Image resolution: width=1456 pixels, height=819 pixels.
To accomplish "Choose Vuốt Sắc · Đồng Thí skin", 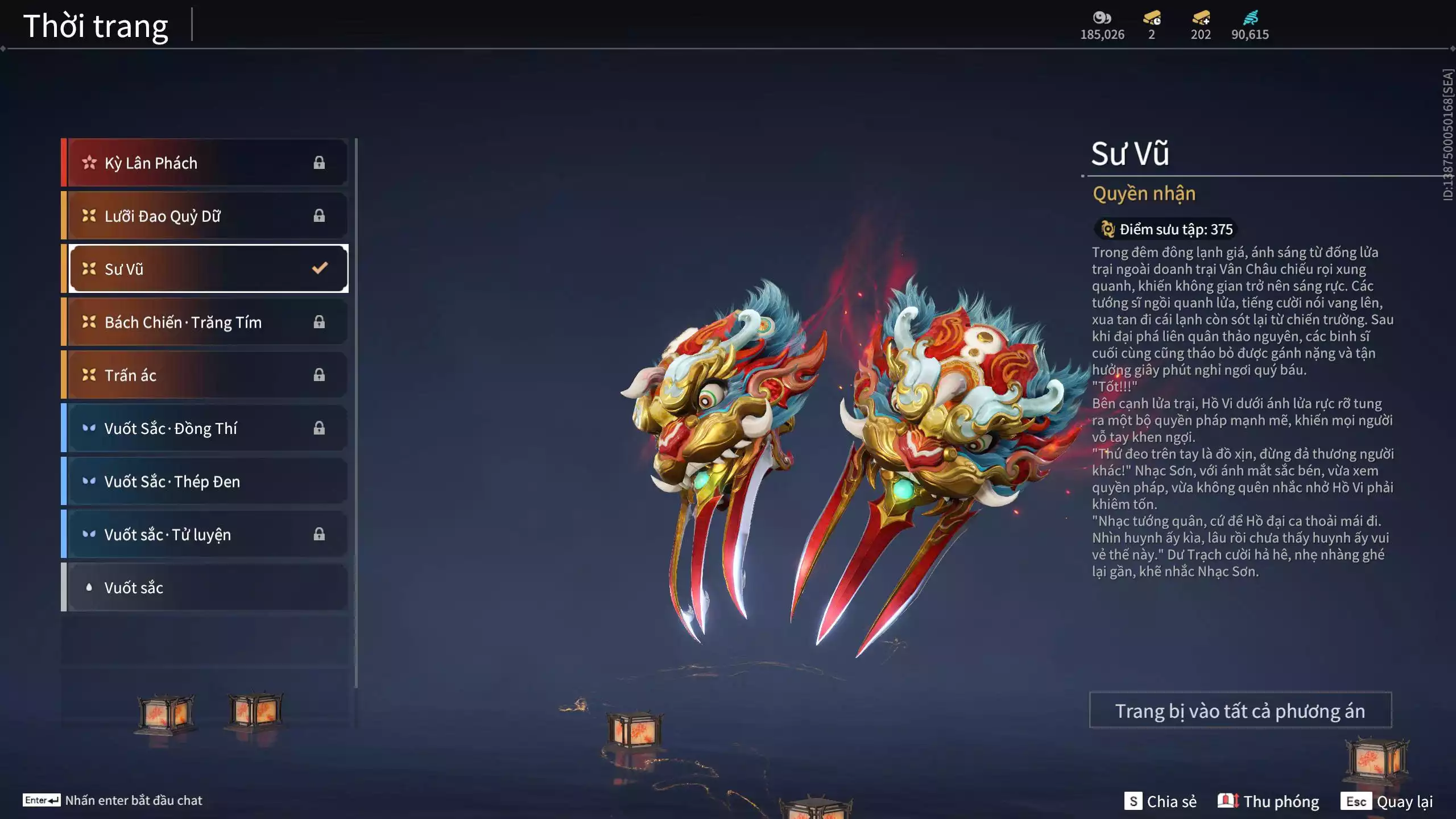I will tap(205, 428).
